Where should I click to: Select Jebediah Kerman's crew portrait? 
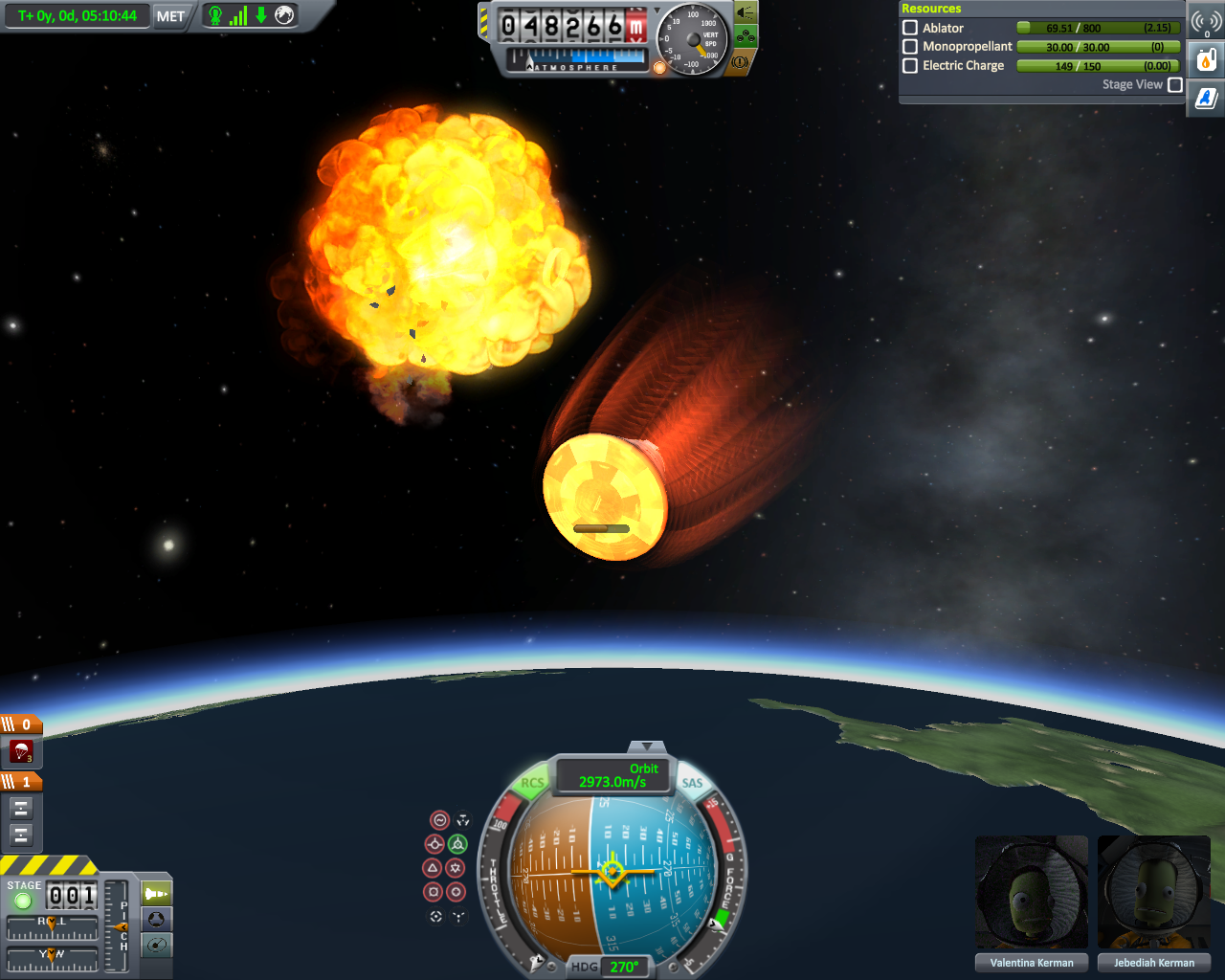tap(1154, 894)
